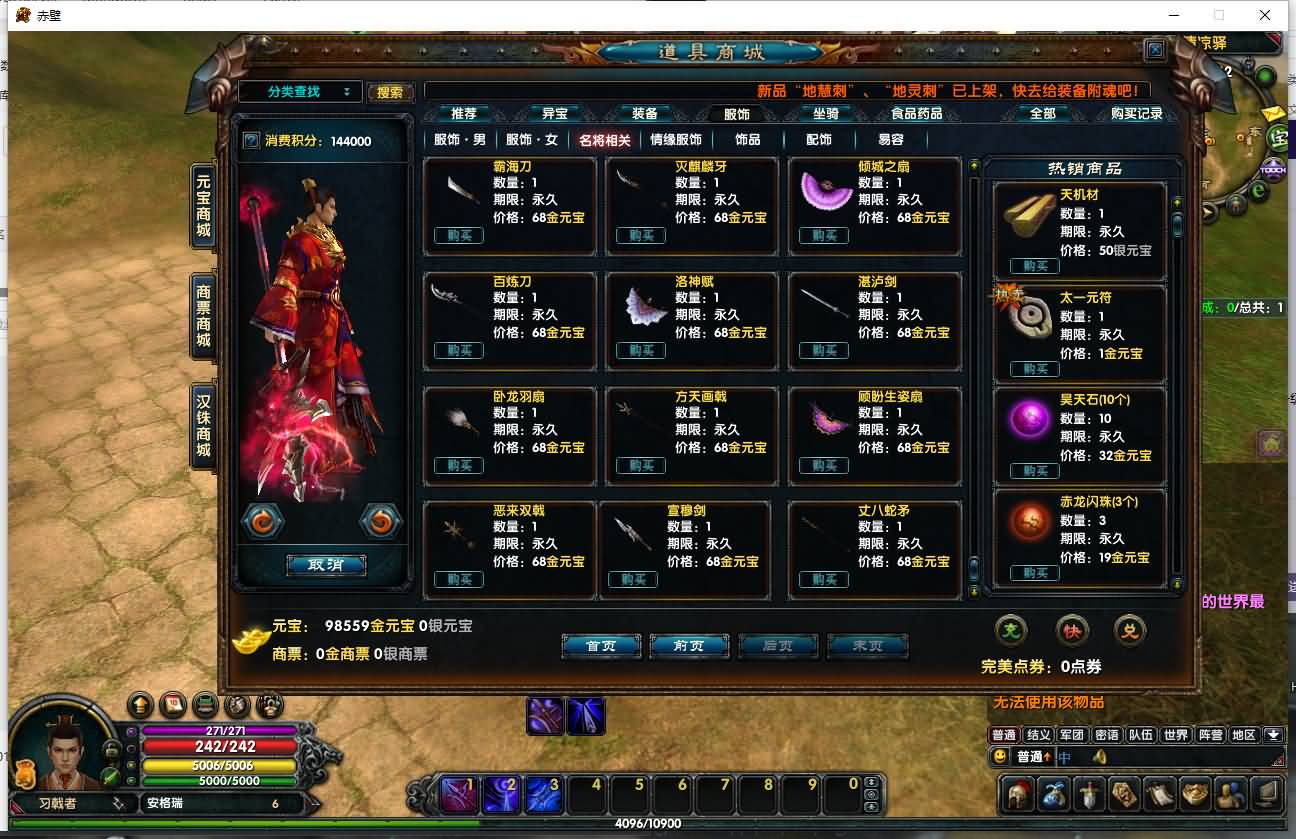Image resolution: width=1296 pixels, height=839 pixels.
Task: Purchase 天机材 from hot items
Action: (x=1035, y=266)
